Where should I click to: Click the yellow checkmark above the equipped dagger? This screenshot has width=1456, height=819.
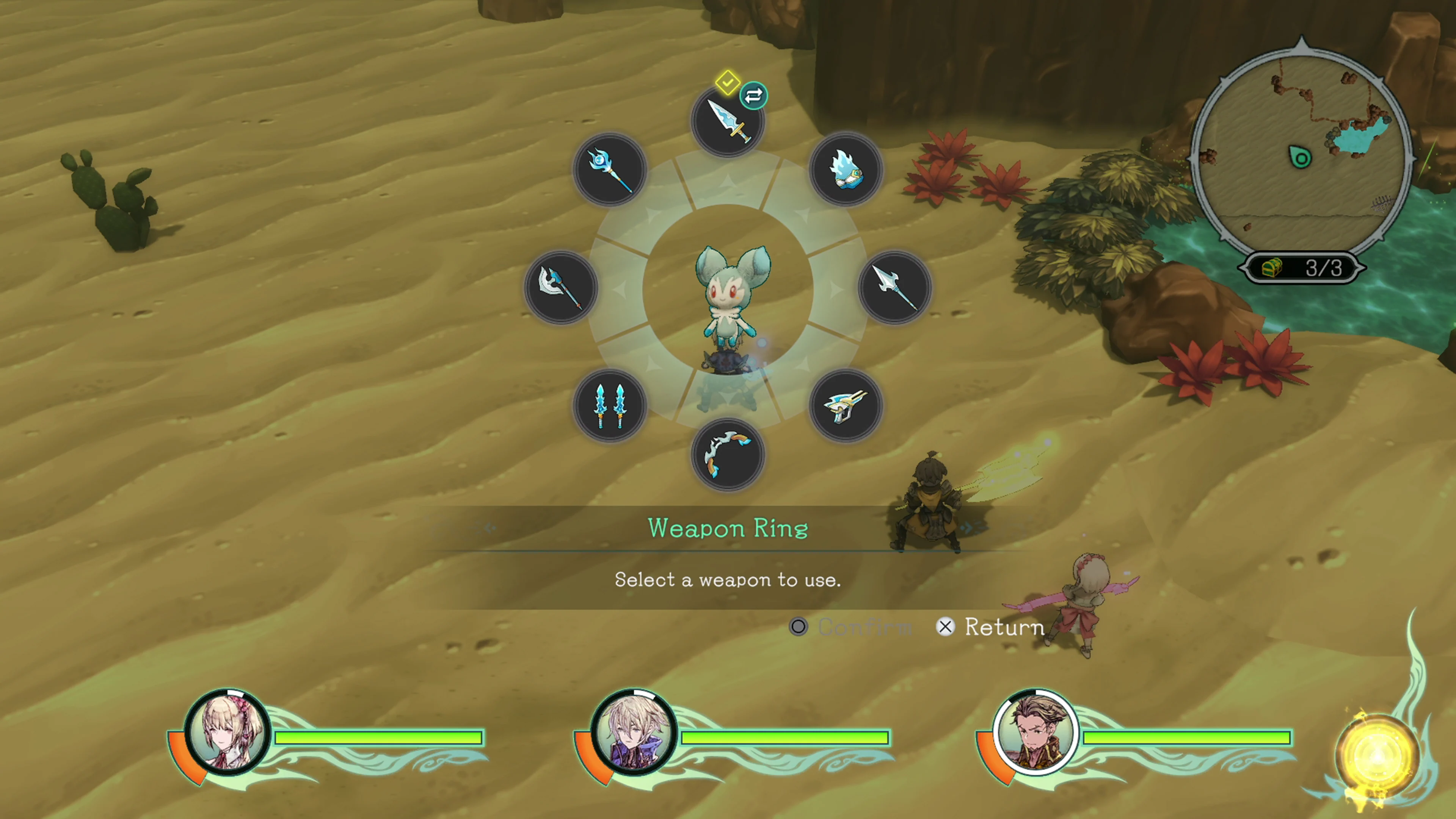(728, 83)
